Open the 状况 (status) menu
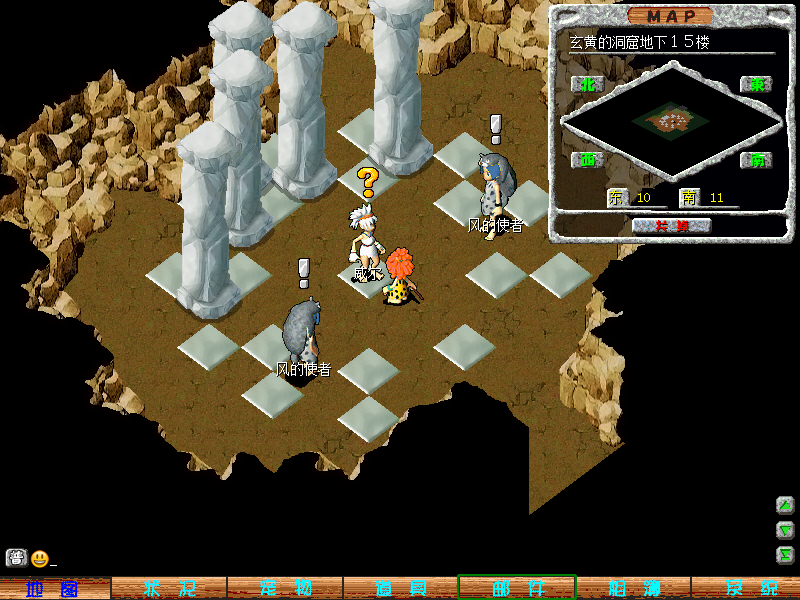 (168, 588)
